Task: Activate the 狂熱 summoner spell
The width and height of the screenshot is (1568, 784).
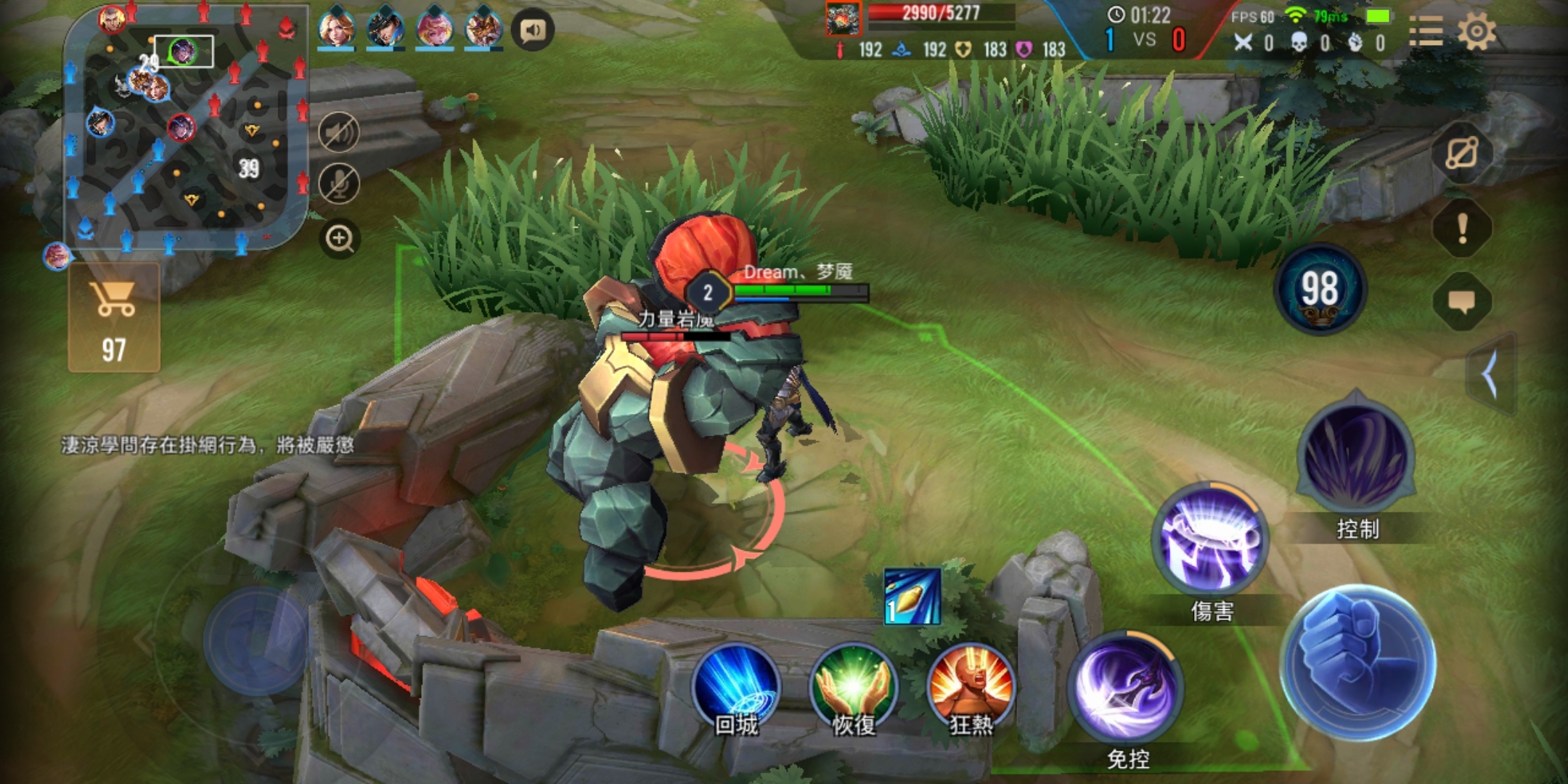Action: click(x=971, y=686)
